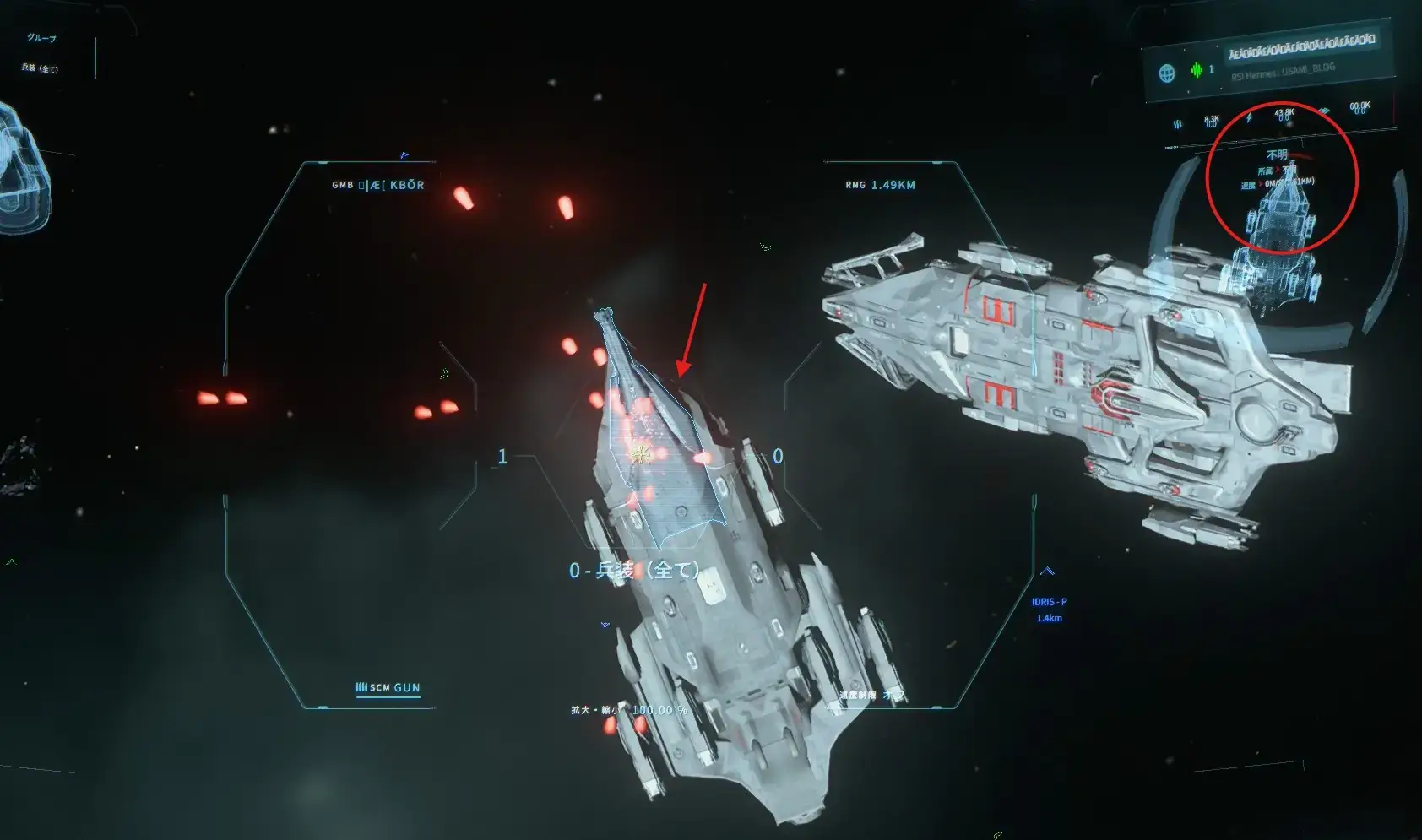1422x840 pixels.
Task: Select the 兵装 (全て) weapon group entry
Action: pos(40,68)
